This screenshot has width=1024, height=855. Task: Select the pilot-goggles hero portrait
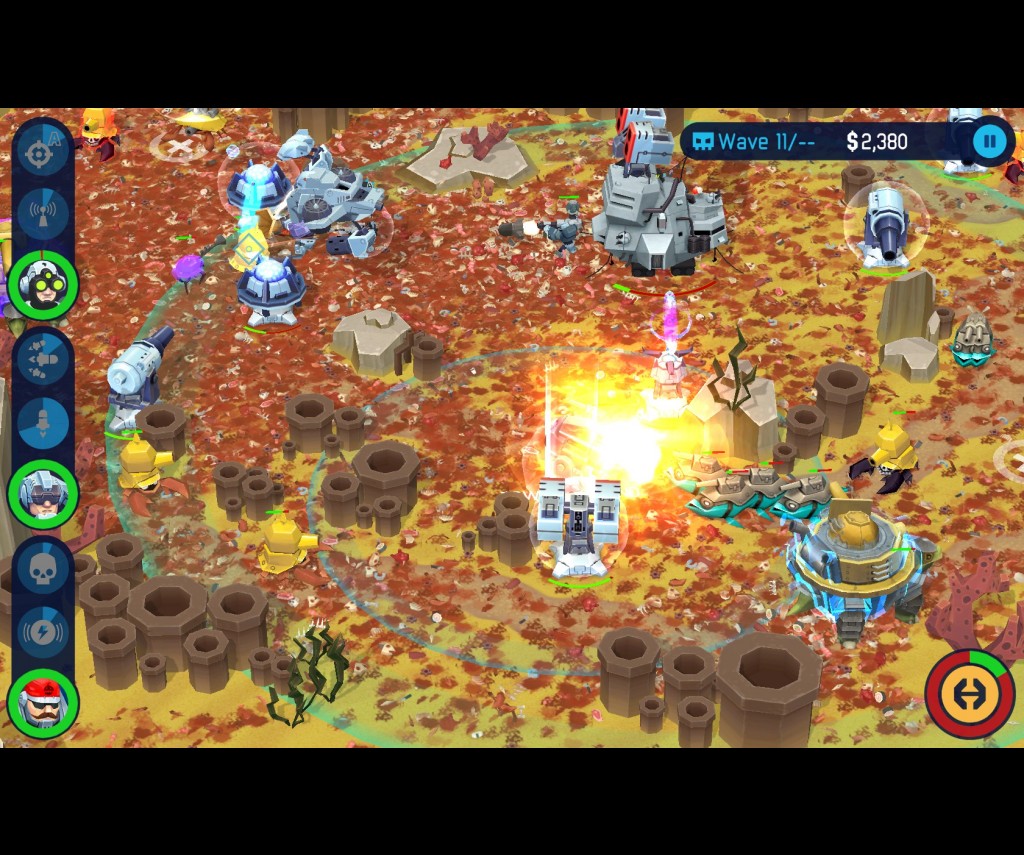pos(43,494)
